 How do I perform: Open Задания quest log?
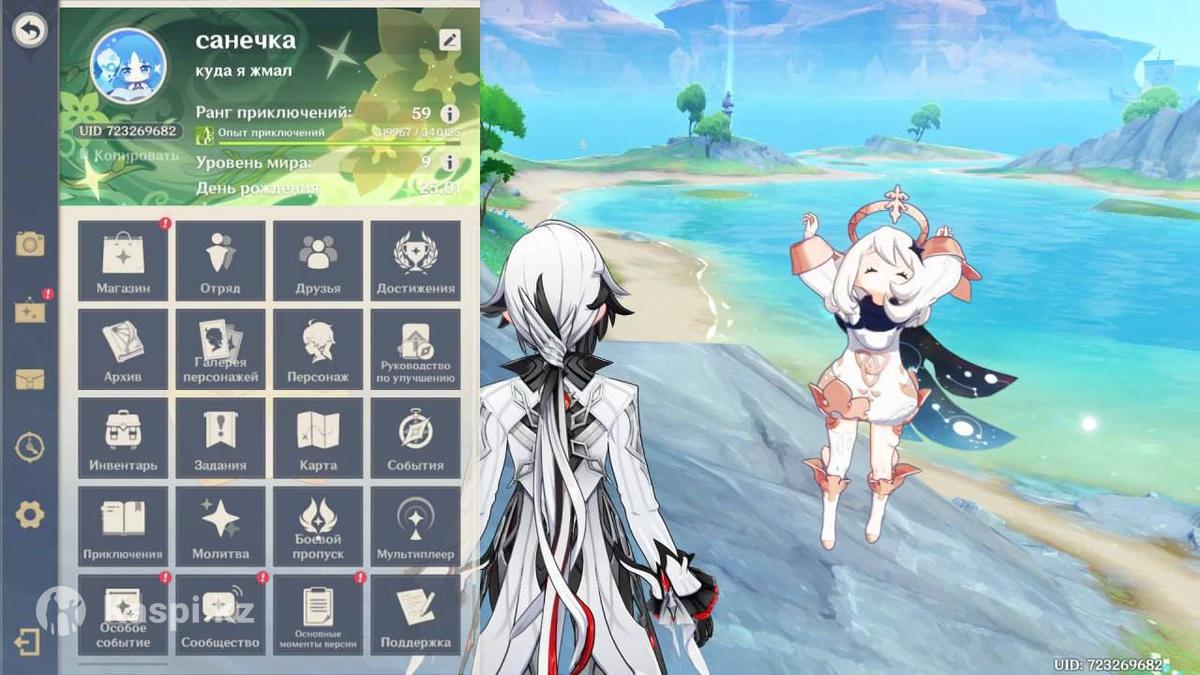(220, 437)
